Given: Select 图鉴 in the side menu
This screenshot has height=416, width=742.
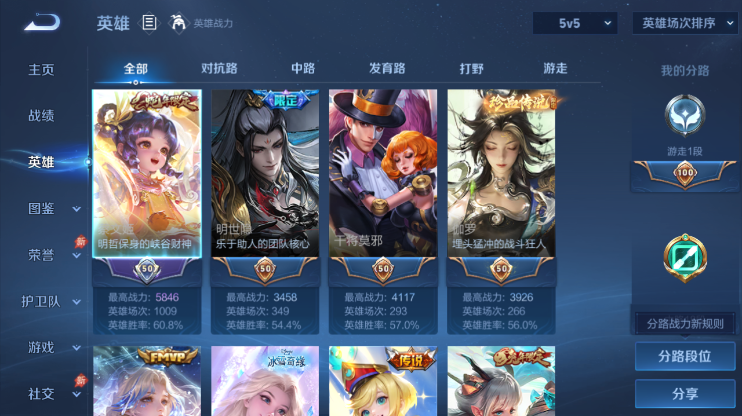Looking at the screenshot, I should (41, 208).
